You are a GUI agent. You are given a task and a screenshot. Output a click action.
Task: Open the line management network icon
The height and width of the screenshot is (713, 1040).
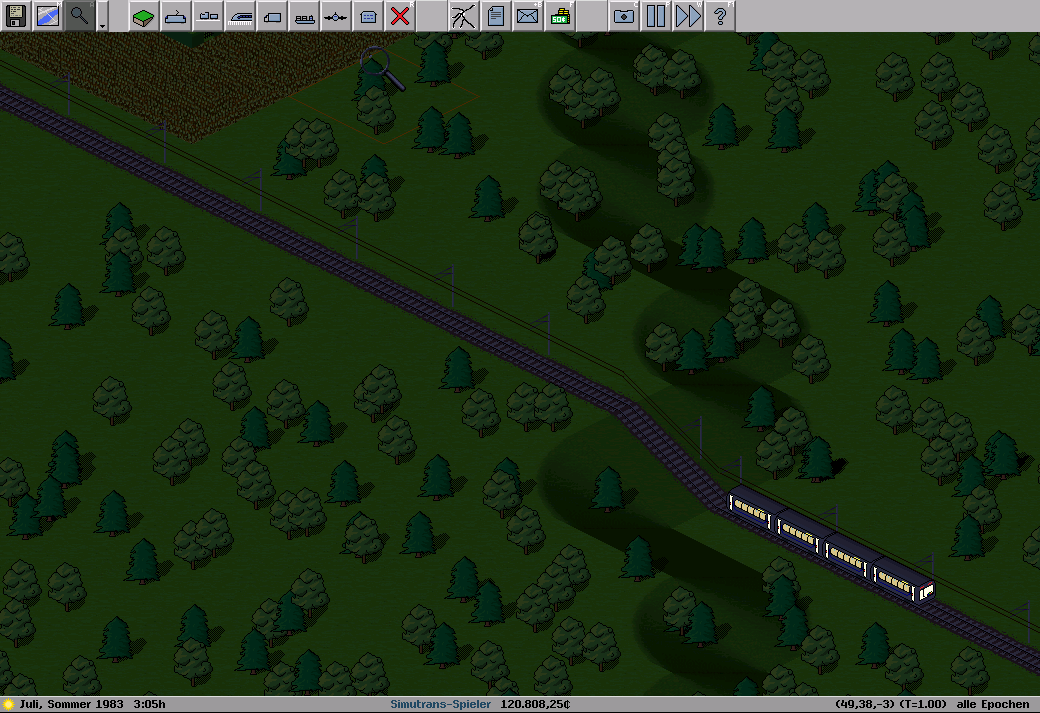(x=464, y=16)
